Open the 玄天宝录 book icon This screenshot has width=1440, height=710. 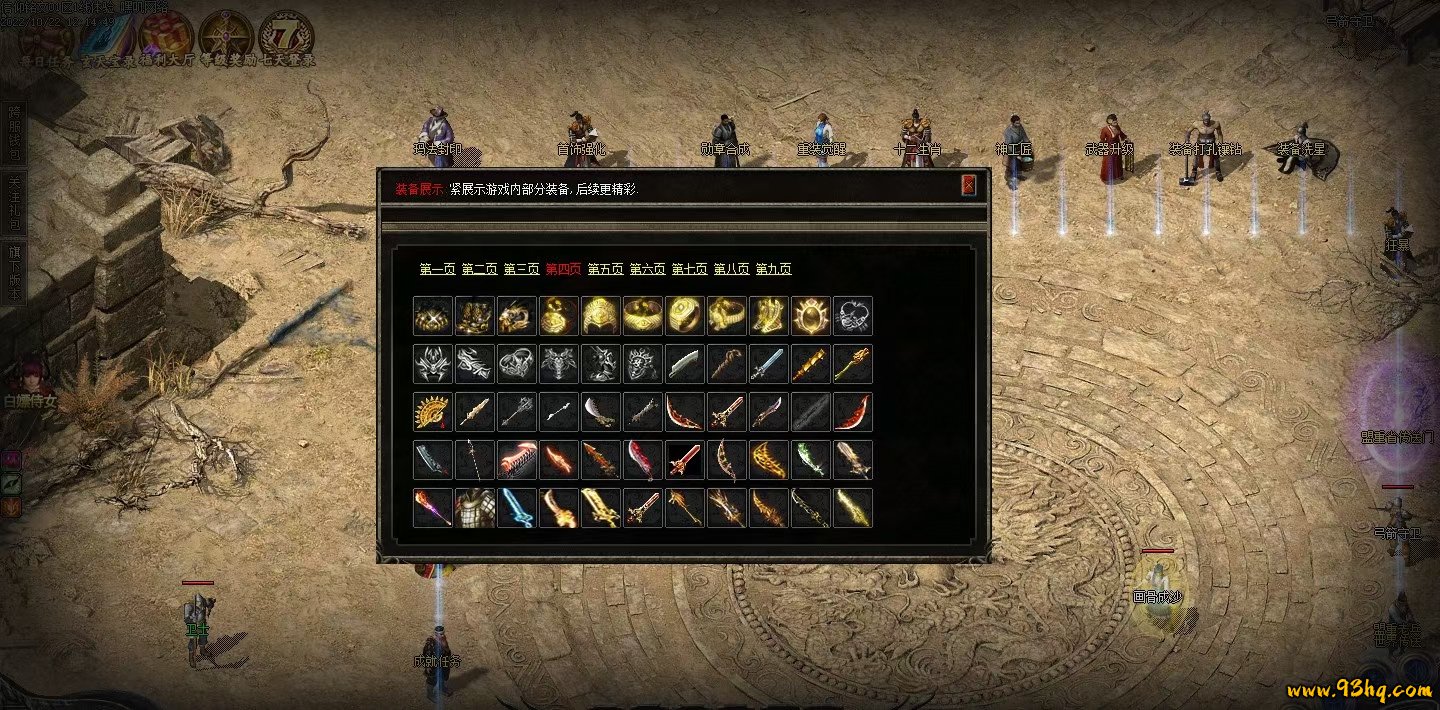[x=105, y=37]
